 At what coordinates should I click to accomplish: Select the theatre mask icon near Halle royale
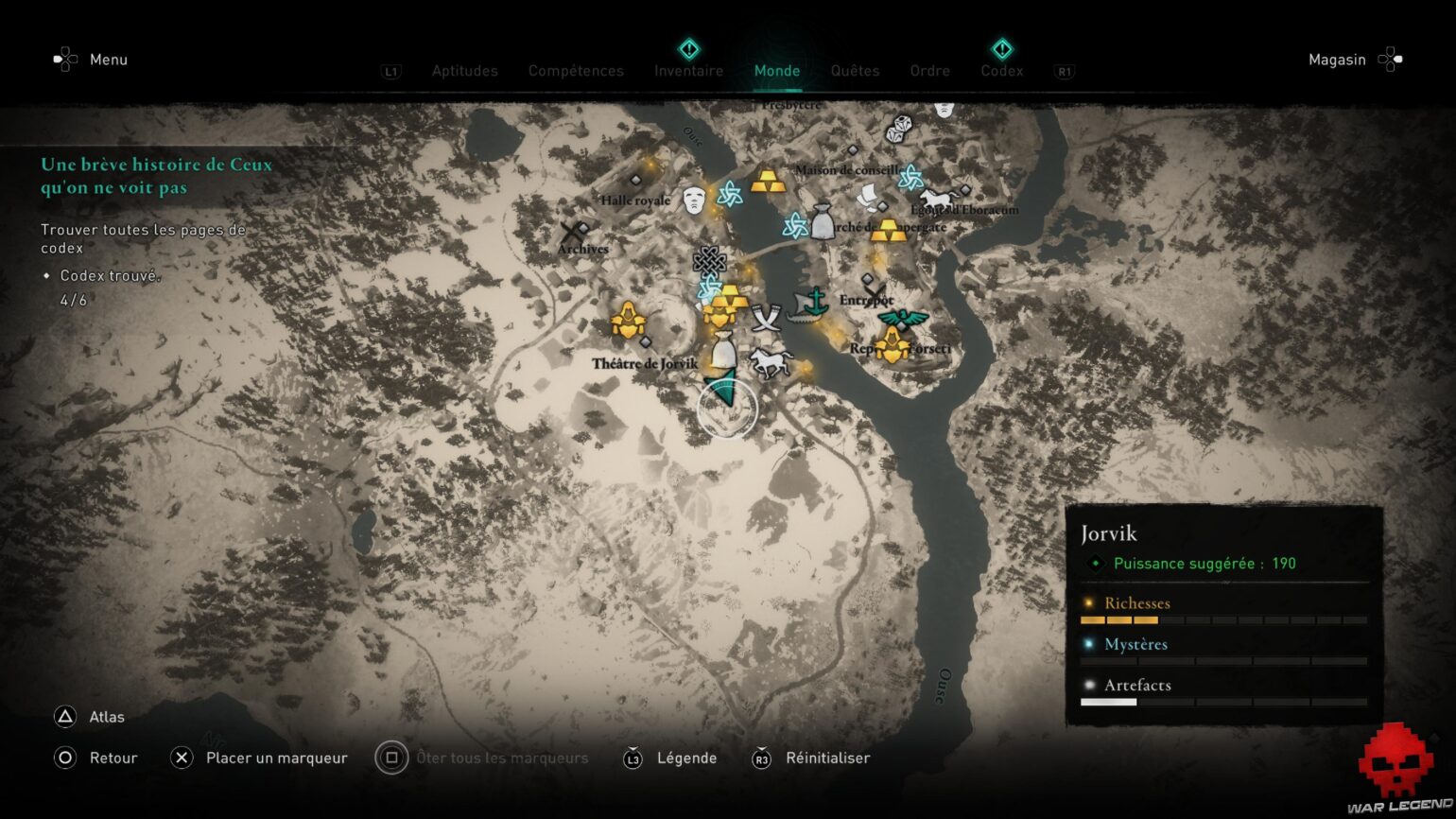point(694,199)
